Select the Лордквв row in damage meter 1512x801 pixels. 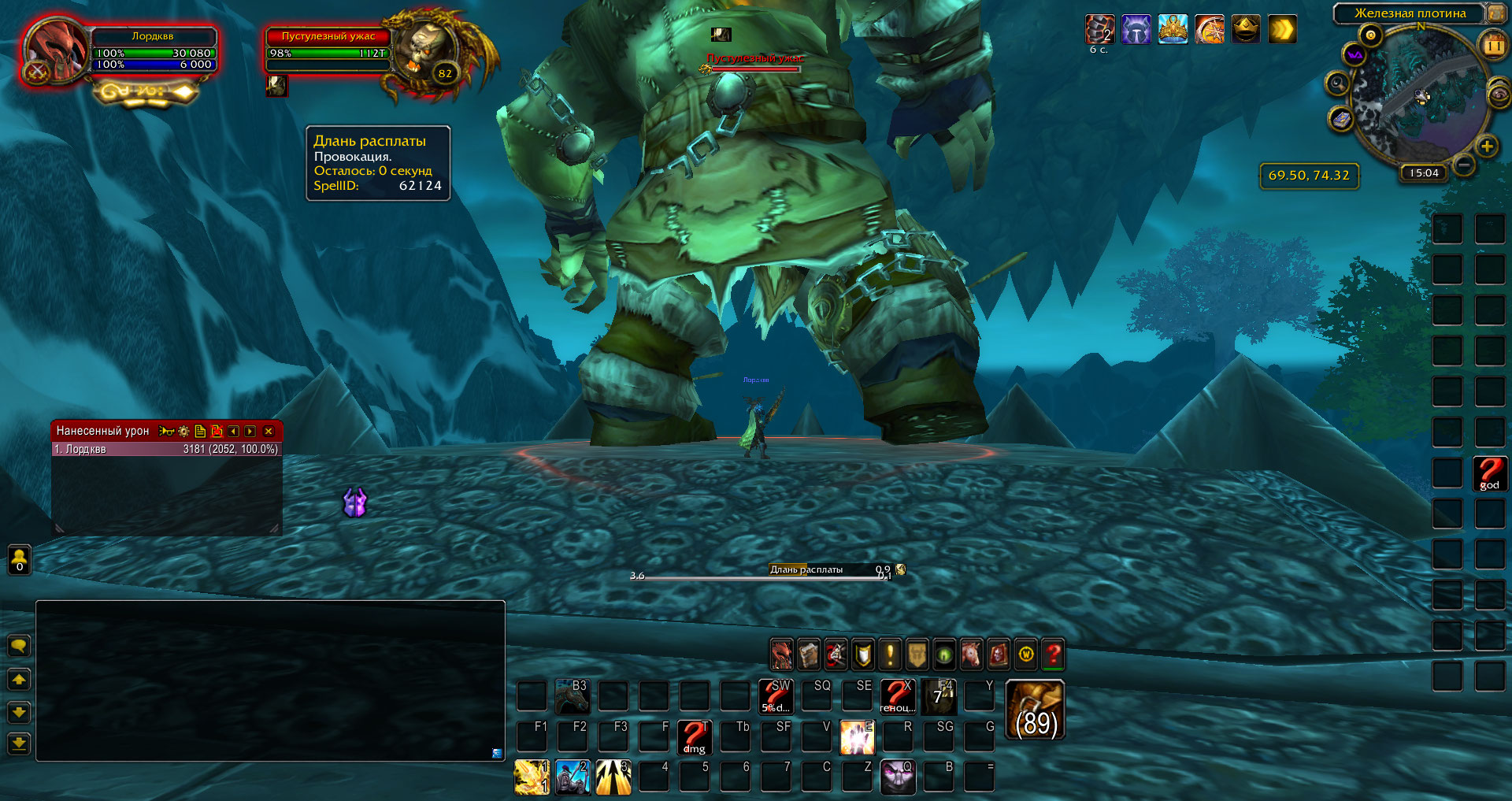[166, 449]
